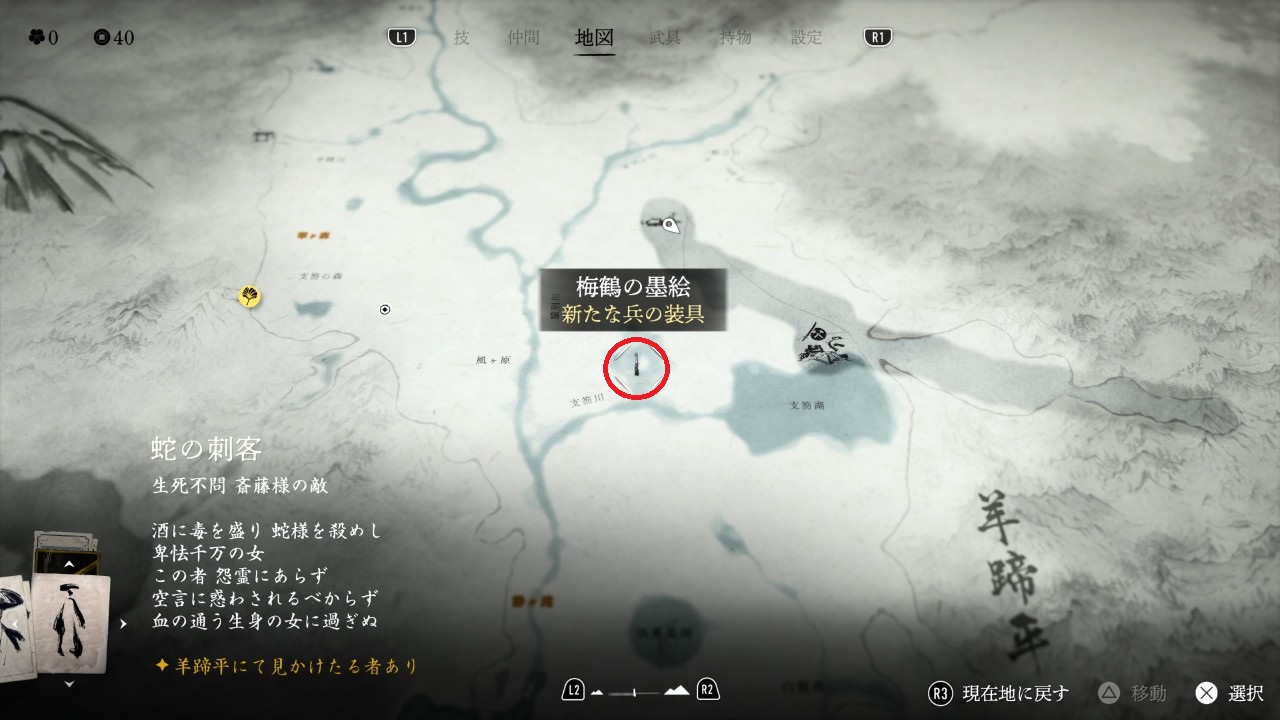1280x720 pixels.
Task: Choose the 蛇の刺客 bounty card
Action: (70, 620)
